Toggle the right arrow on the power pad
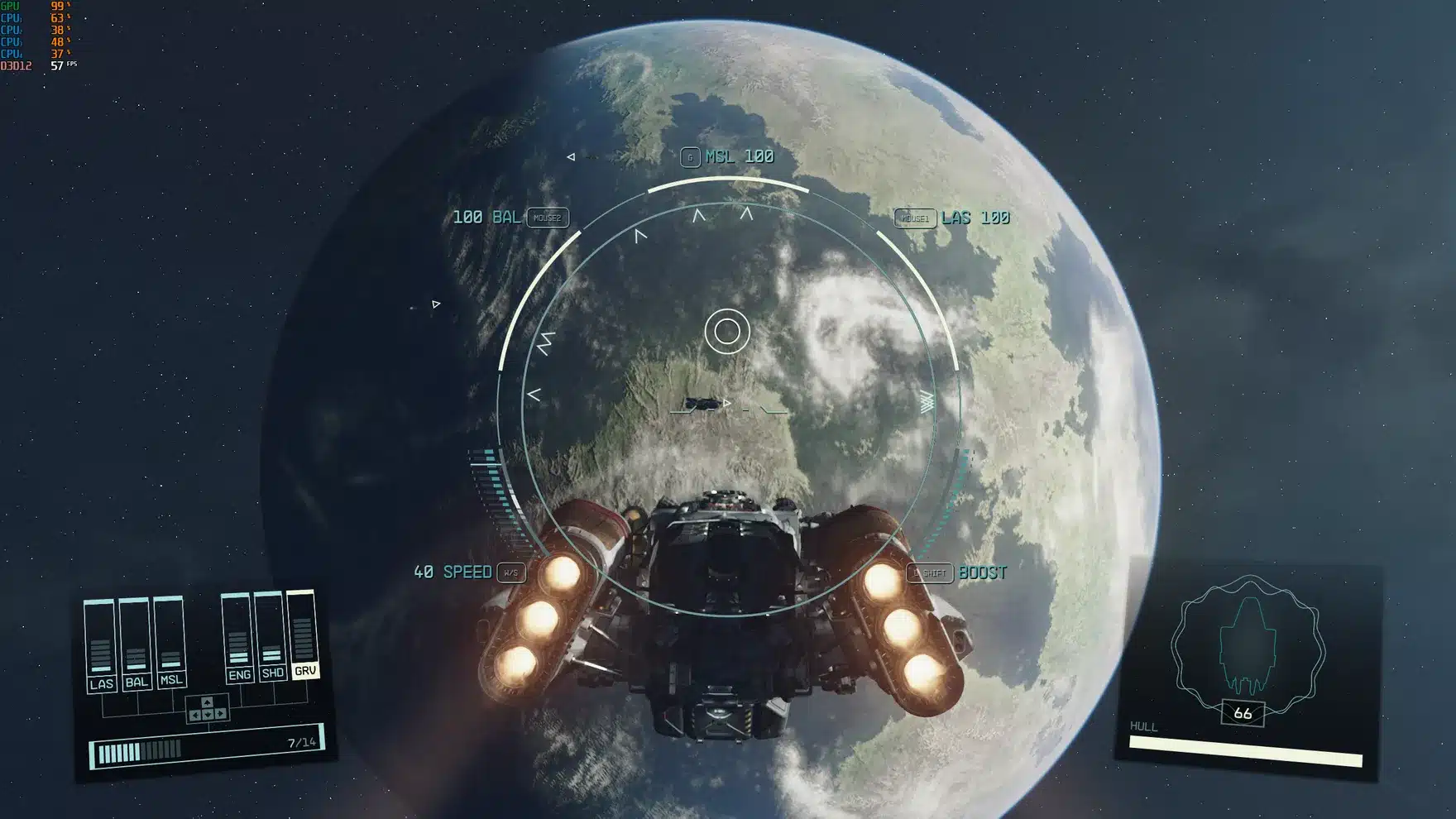 pyautogui.click(x=220, y=714)
